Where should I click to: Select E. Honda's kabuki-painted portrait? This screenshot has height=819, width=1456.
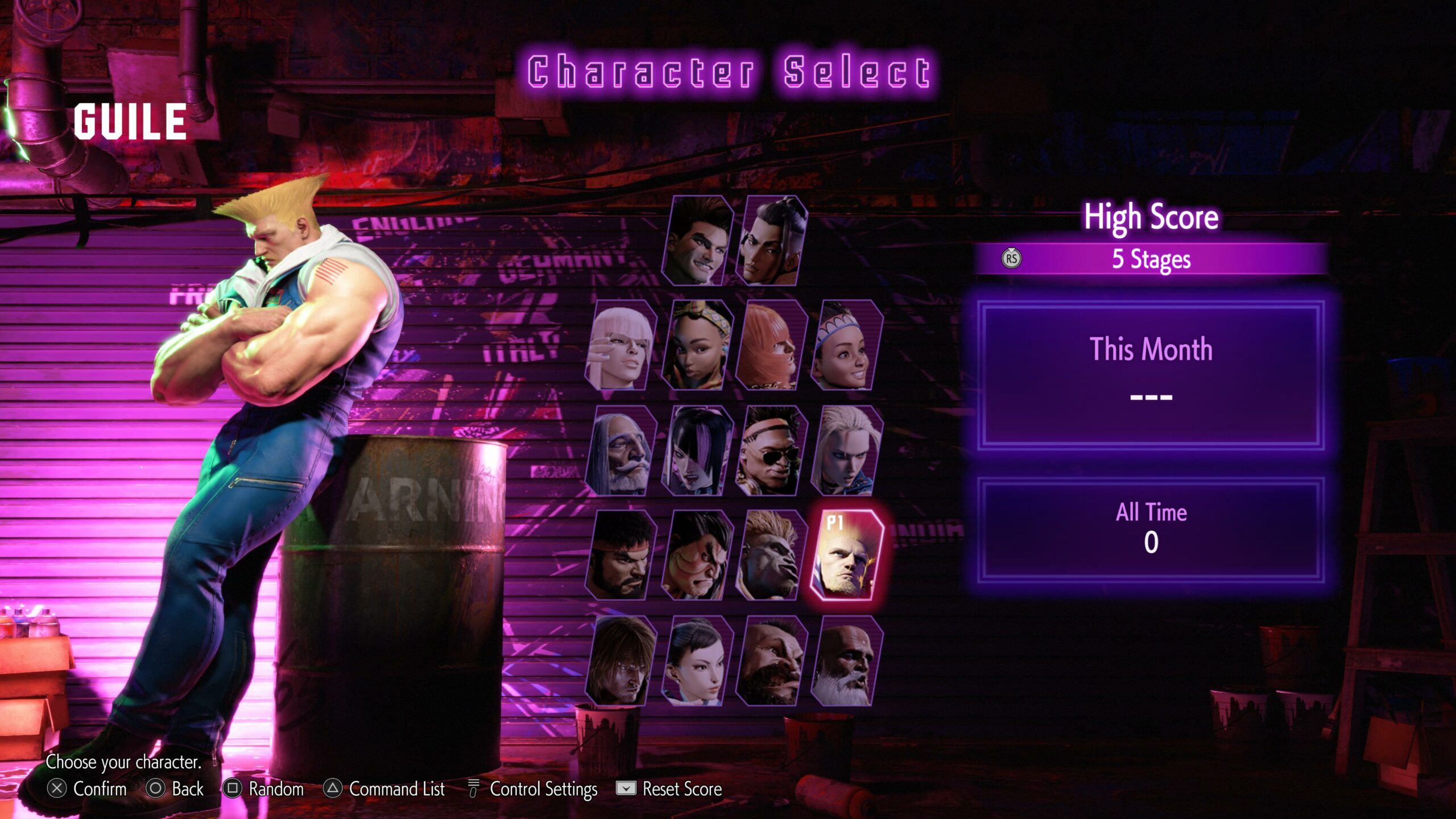click(697, 555)
